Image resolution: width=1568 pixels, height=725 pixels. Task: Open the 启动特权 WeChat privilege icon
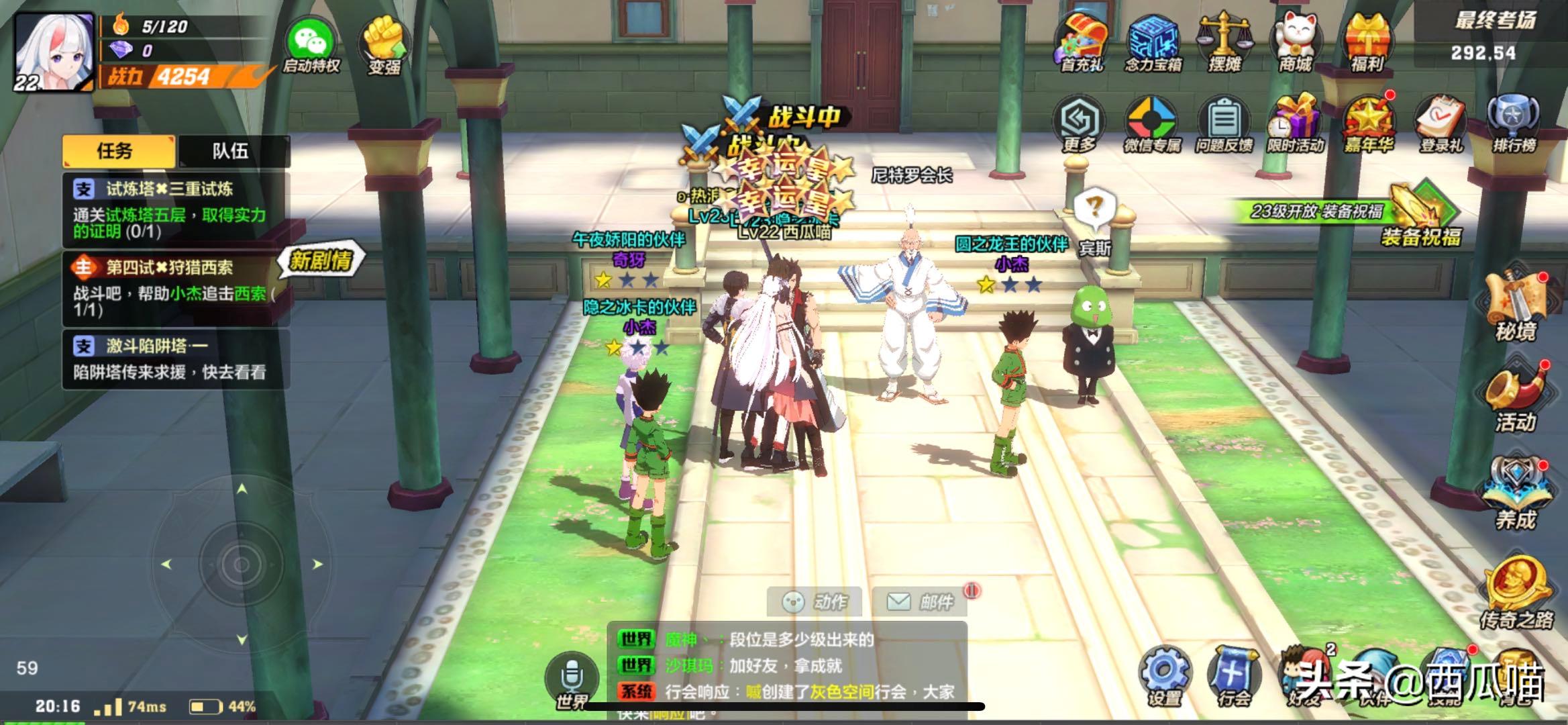pyautogui.click(x=311, y=44)
